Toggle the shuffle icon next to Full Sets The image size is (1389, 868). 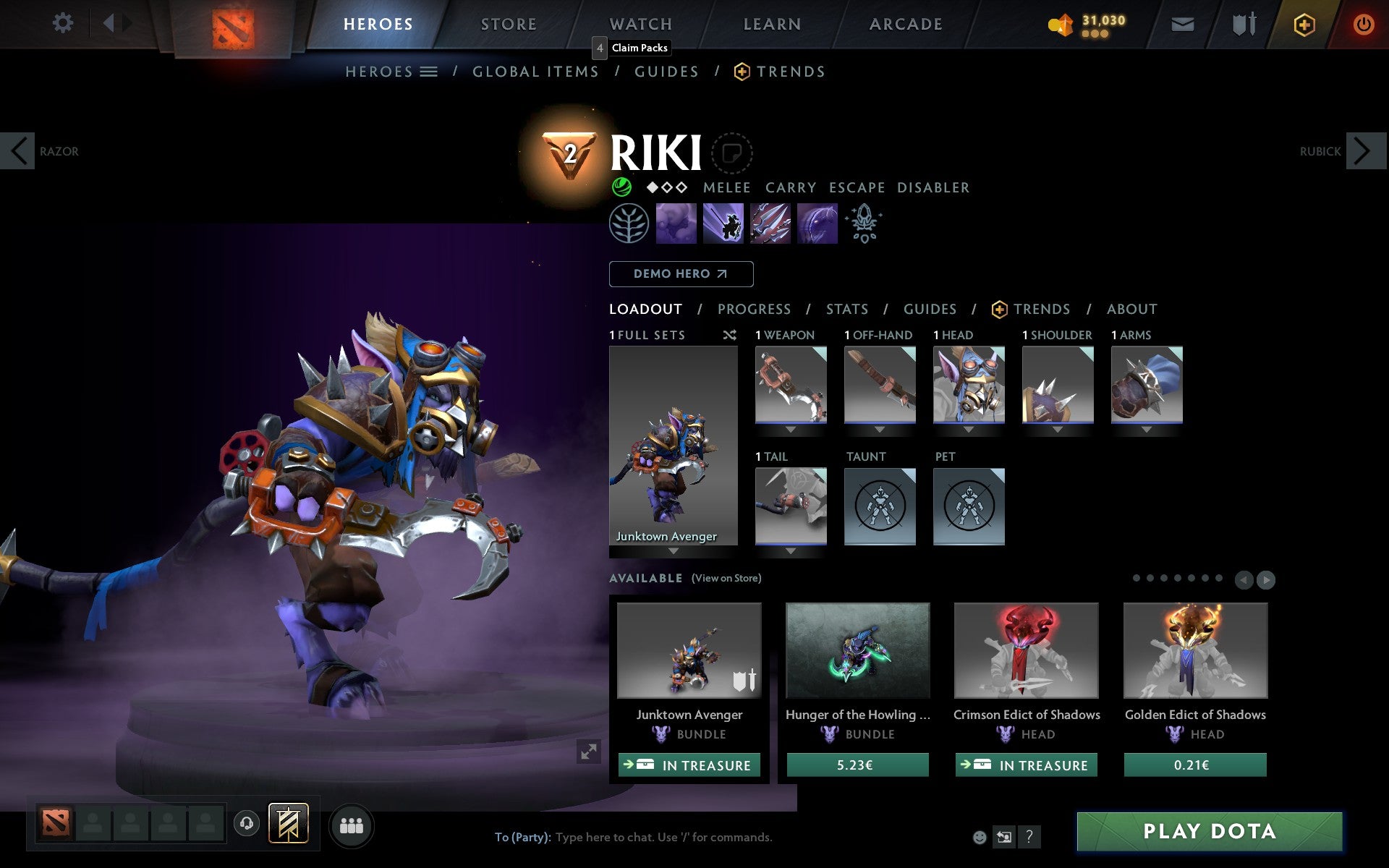coord(729,335)
